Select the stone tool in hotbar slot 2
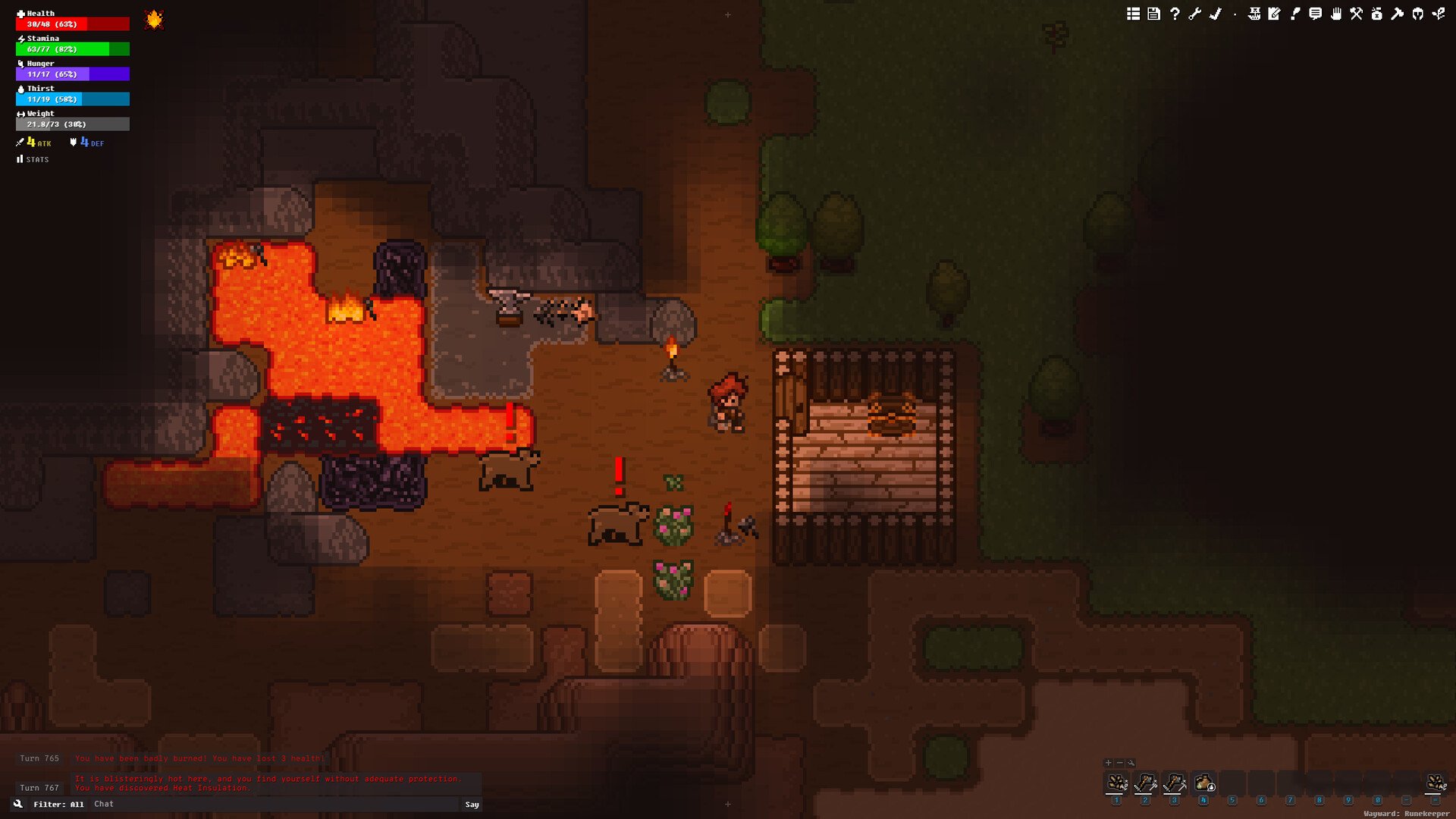The width and height of the screenshot is (1456, 819). [x=1145, y=783]
